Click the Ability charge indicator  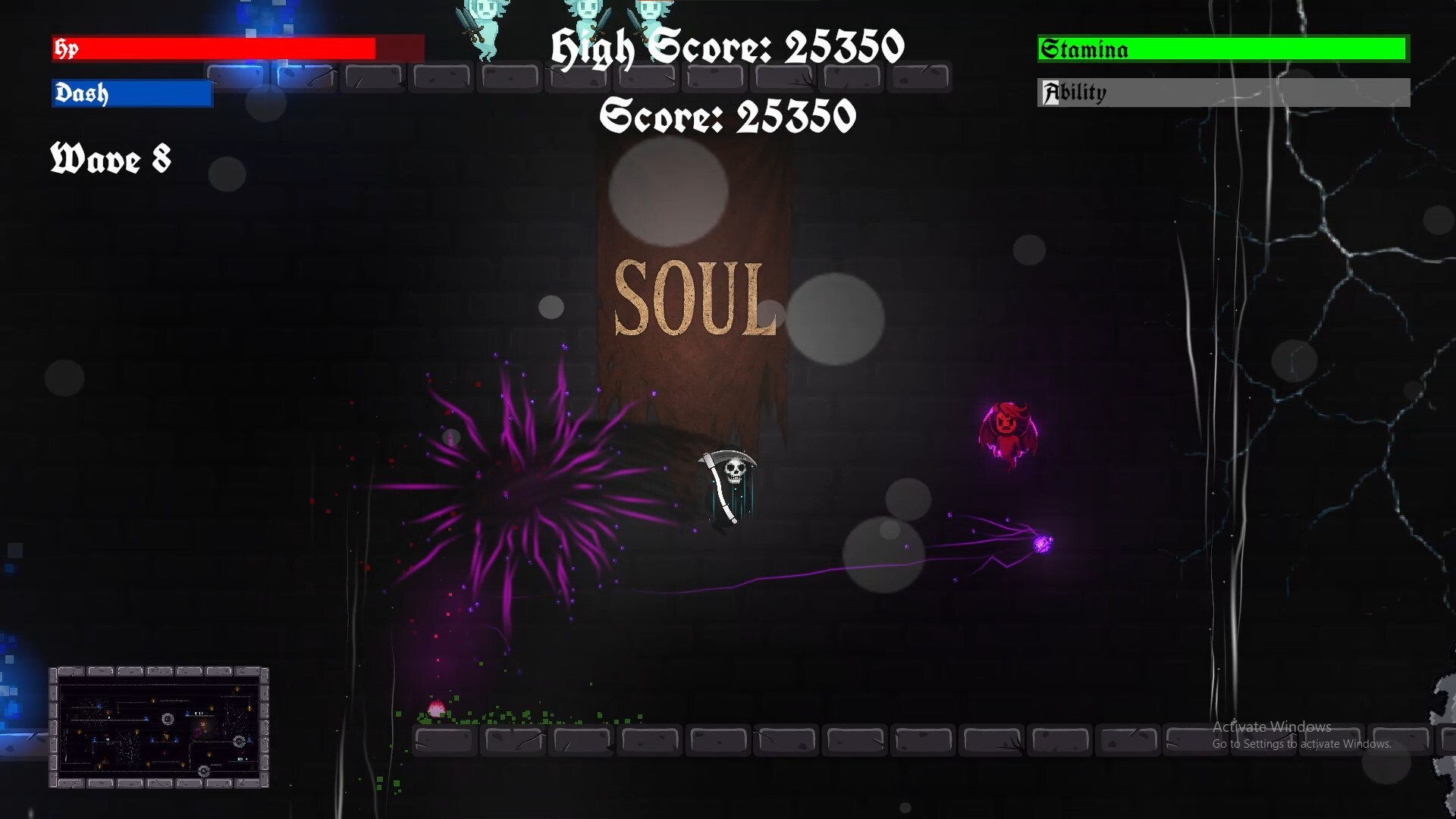click(1223, 93)
